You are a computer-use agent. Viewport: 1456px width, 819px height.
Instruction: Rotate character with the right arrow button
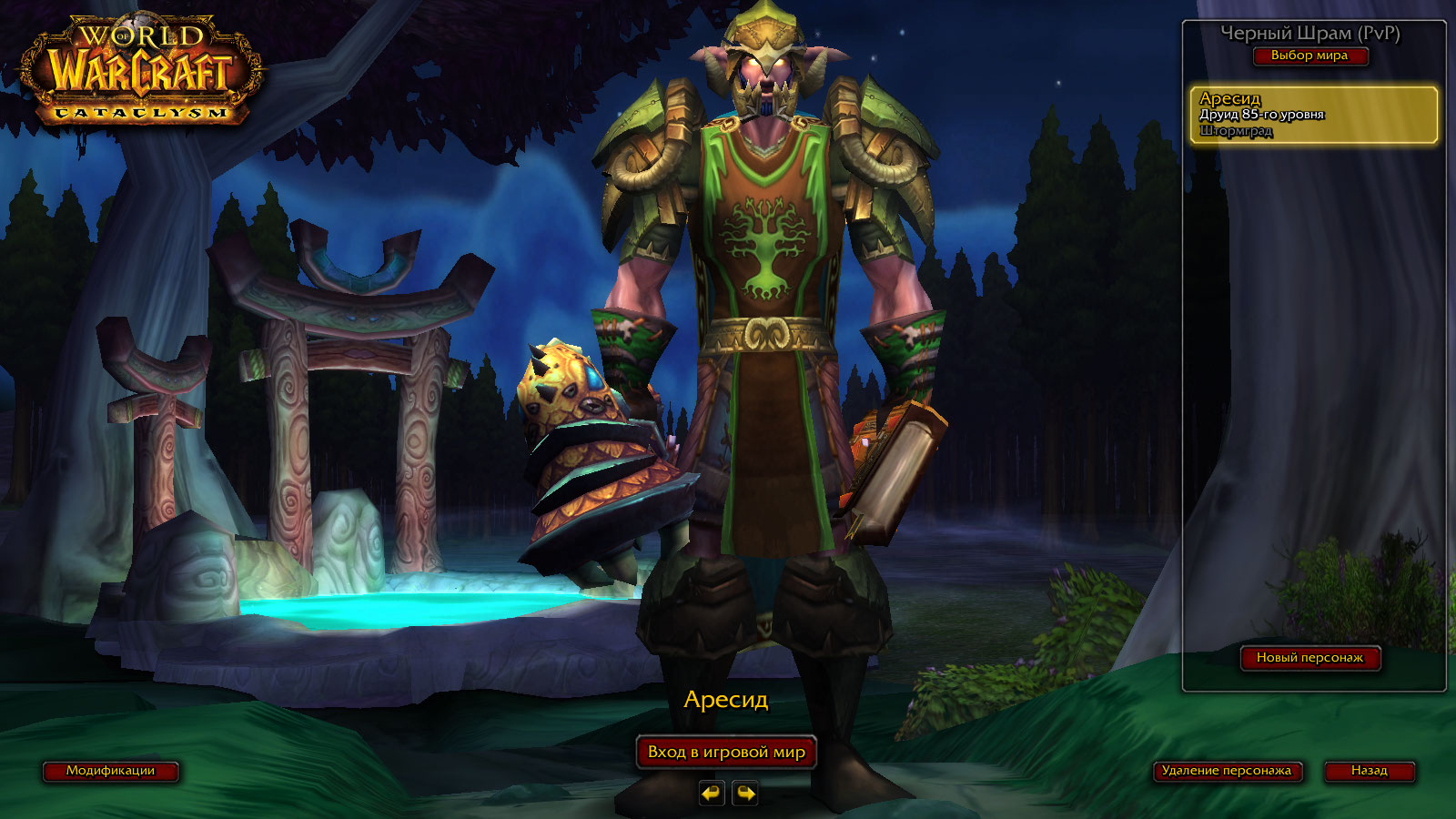click(x=745, y=794)
